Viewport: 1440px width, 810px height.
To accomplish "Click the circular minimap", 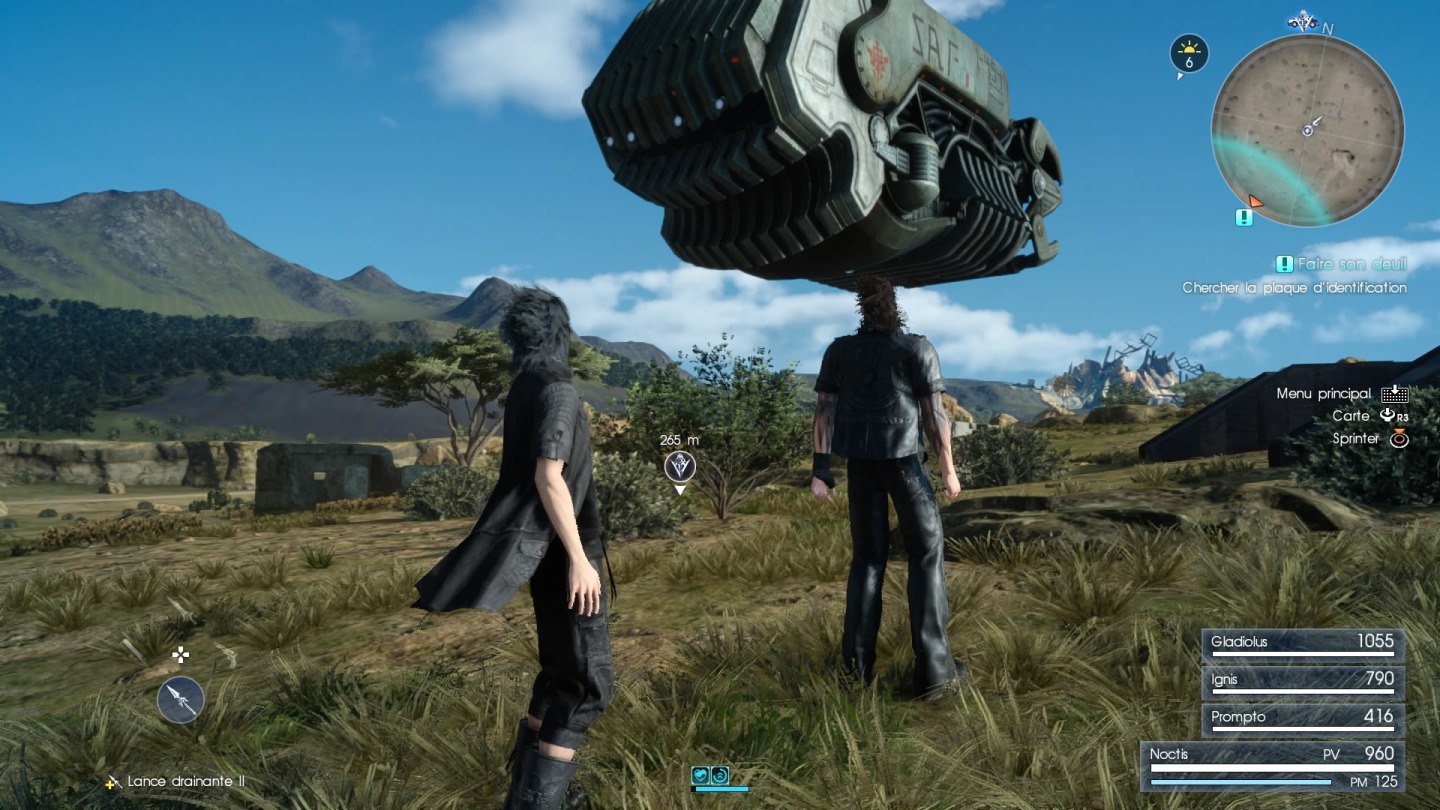I will coord(1307,129).
